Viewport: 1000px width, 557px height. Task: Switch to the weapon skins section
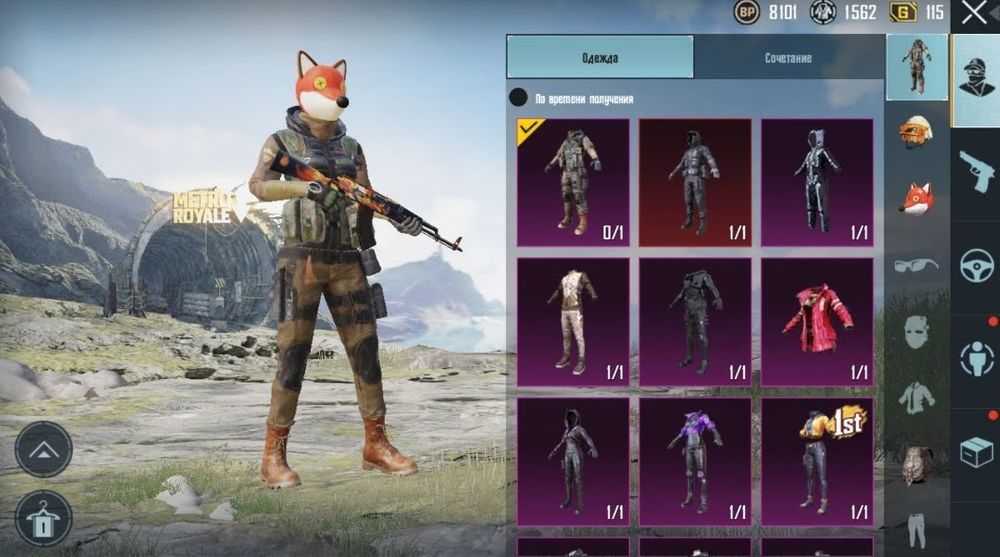click(976, 172)
